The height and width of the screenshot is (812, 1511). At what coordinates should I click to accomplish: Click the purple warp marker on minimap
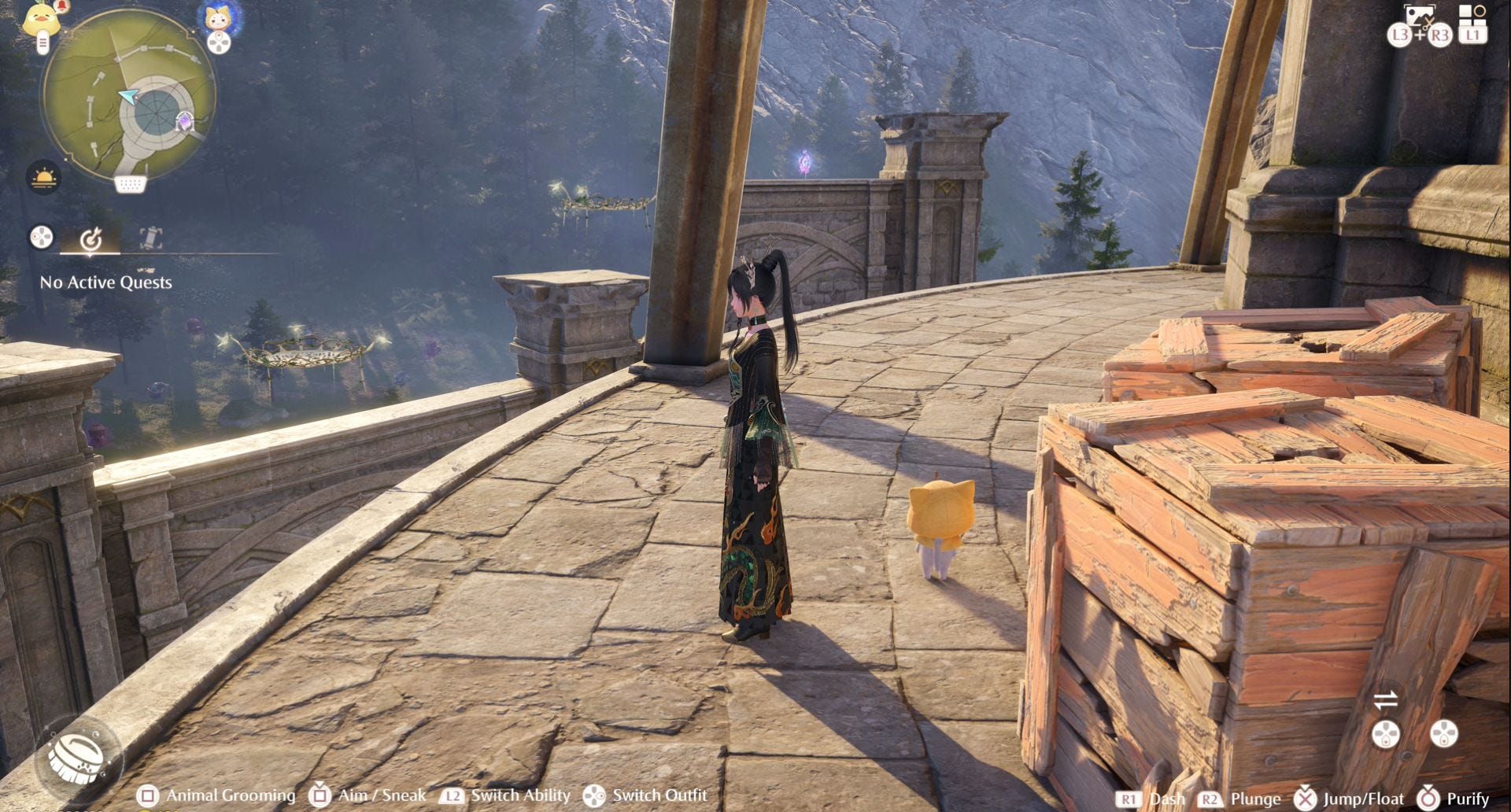[x=184, y=122]
